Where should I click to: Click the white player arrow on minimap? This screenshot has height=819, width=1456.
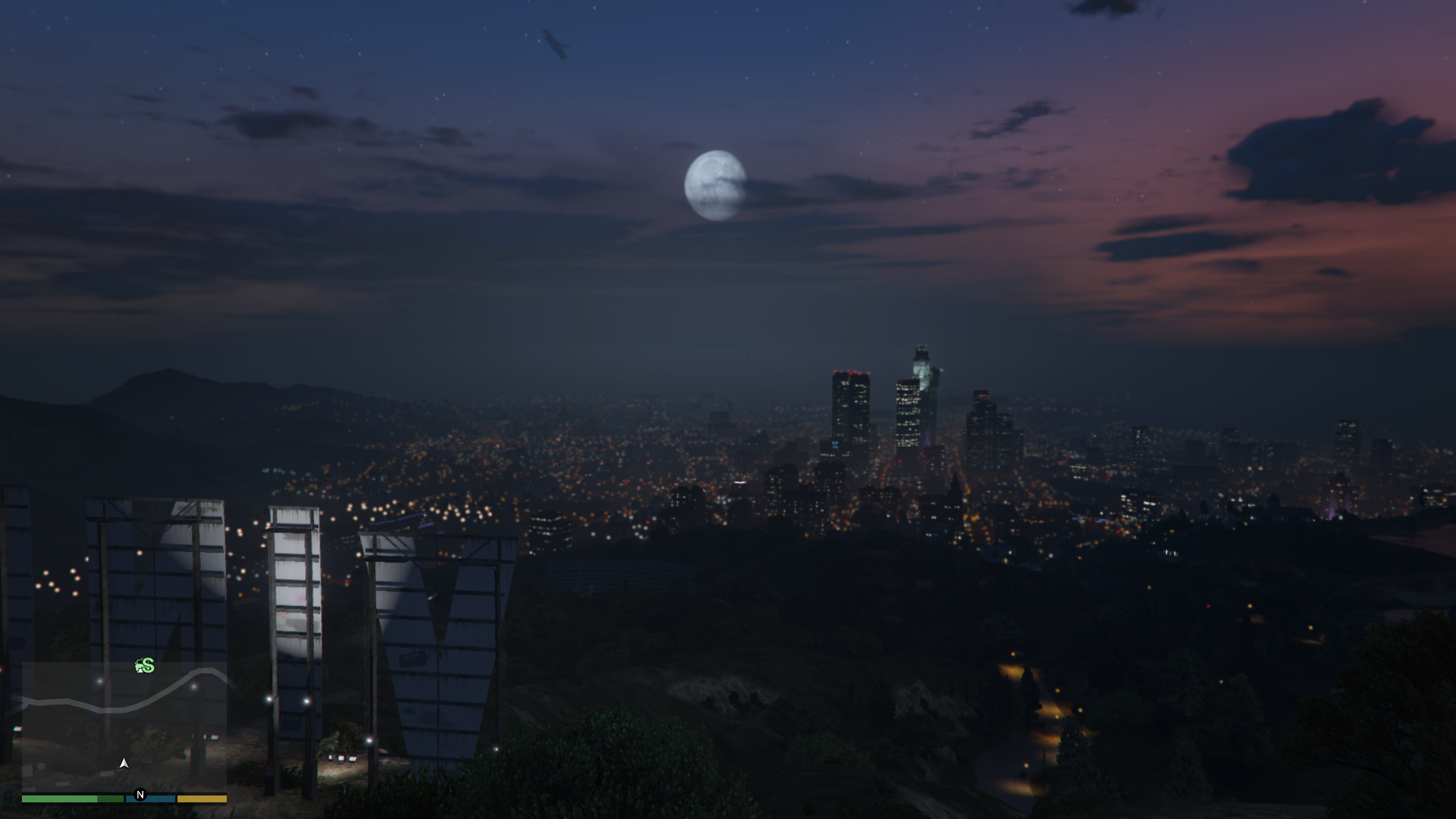click(124, 763)
